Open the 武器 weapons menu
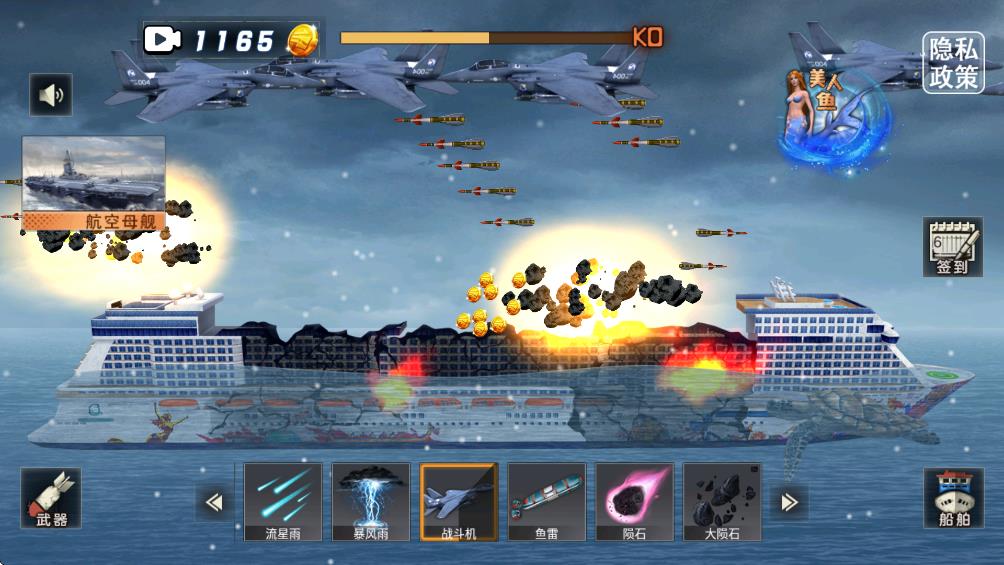 coord(51,499)
